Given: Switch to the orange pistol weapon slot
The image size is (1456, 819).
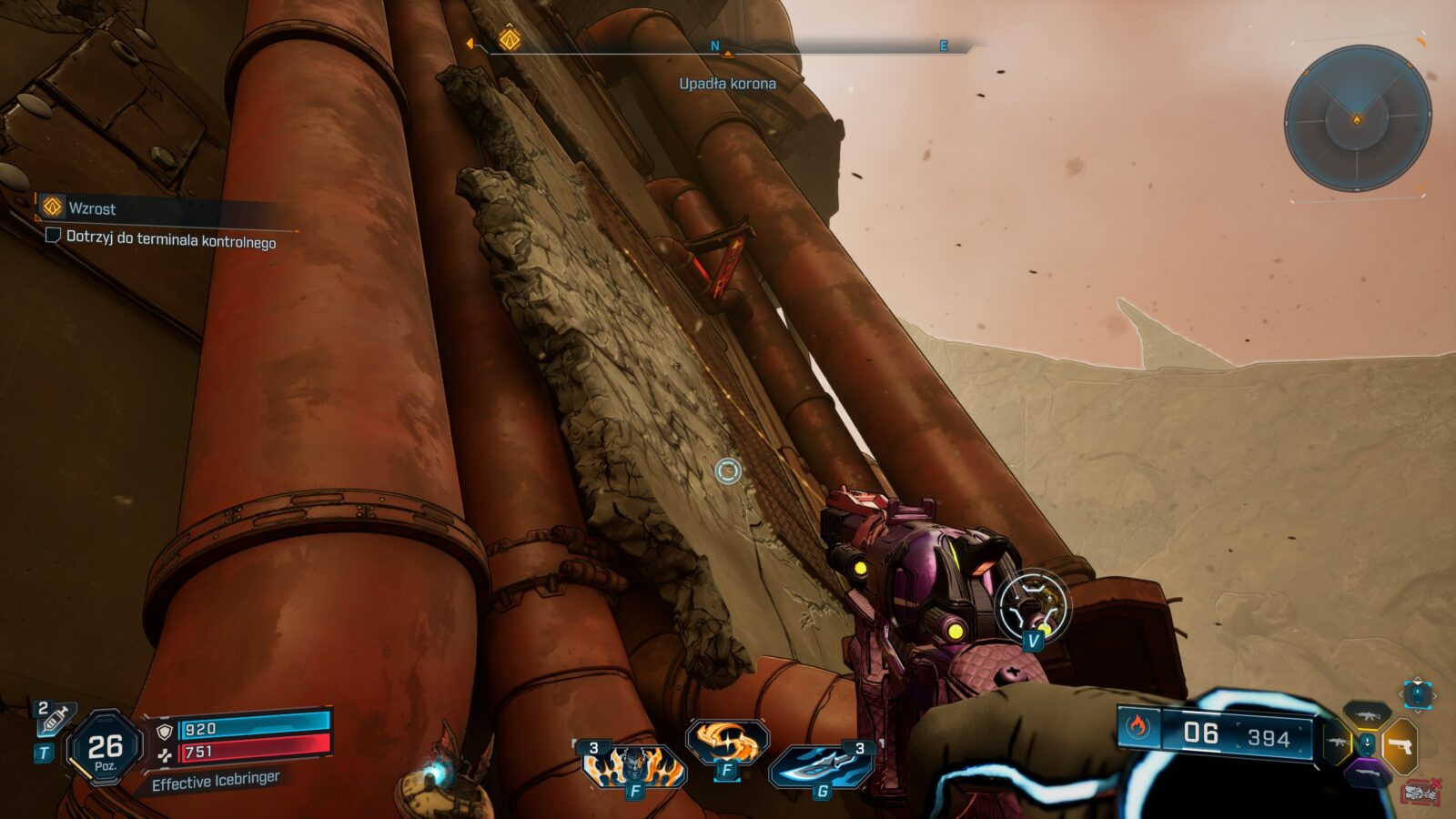Looking at the screenshot, I should click(1401, 744).
